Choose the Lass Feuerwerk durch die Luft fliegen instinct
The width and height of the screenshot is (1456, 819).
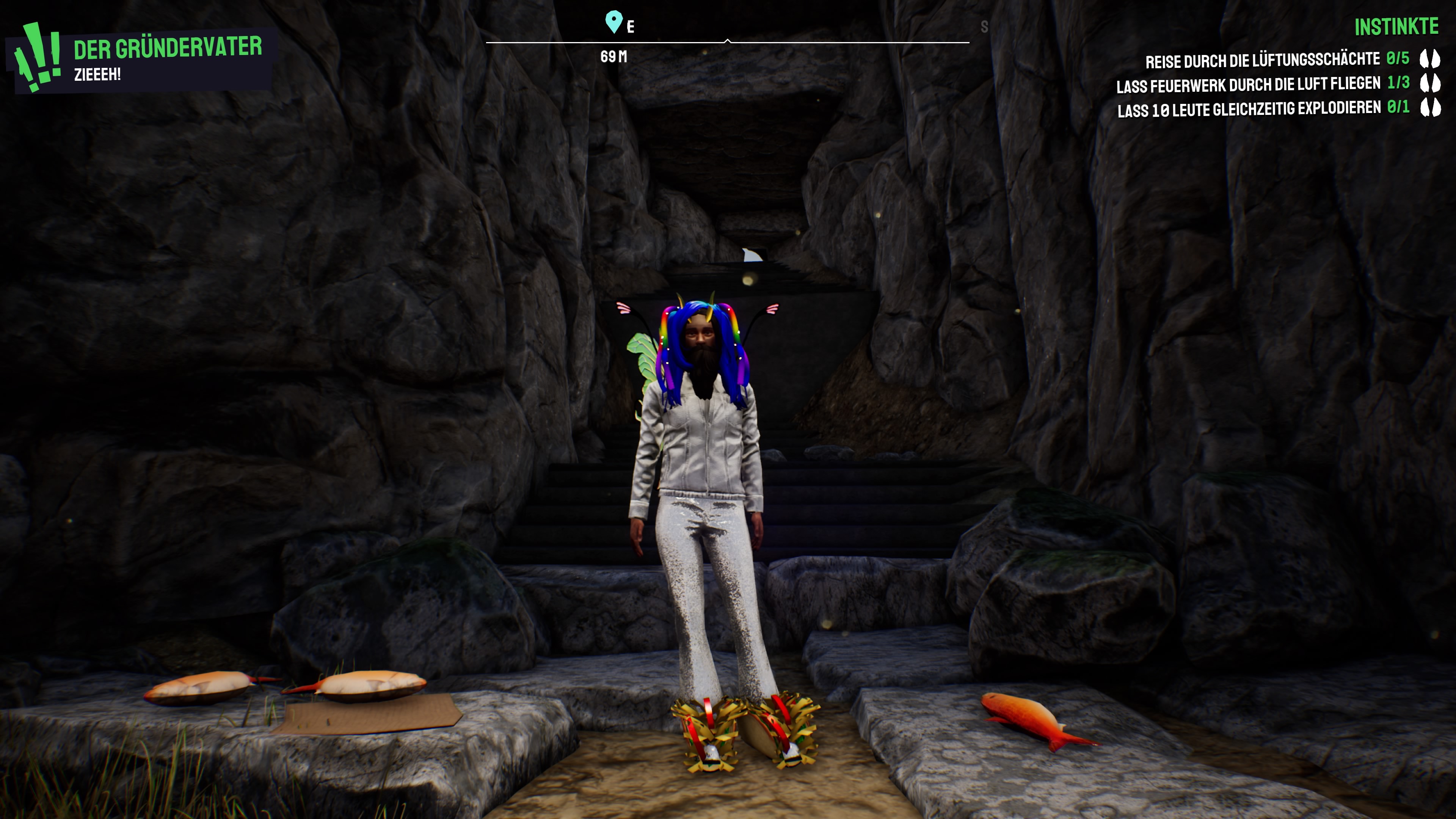tap(1248, 85)
